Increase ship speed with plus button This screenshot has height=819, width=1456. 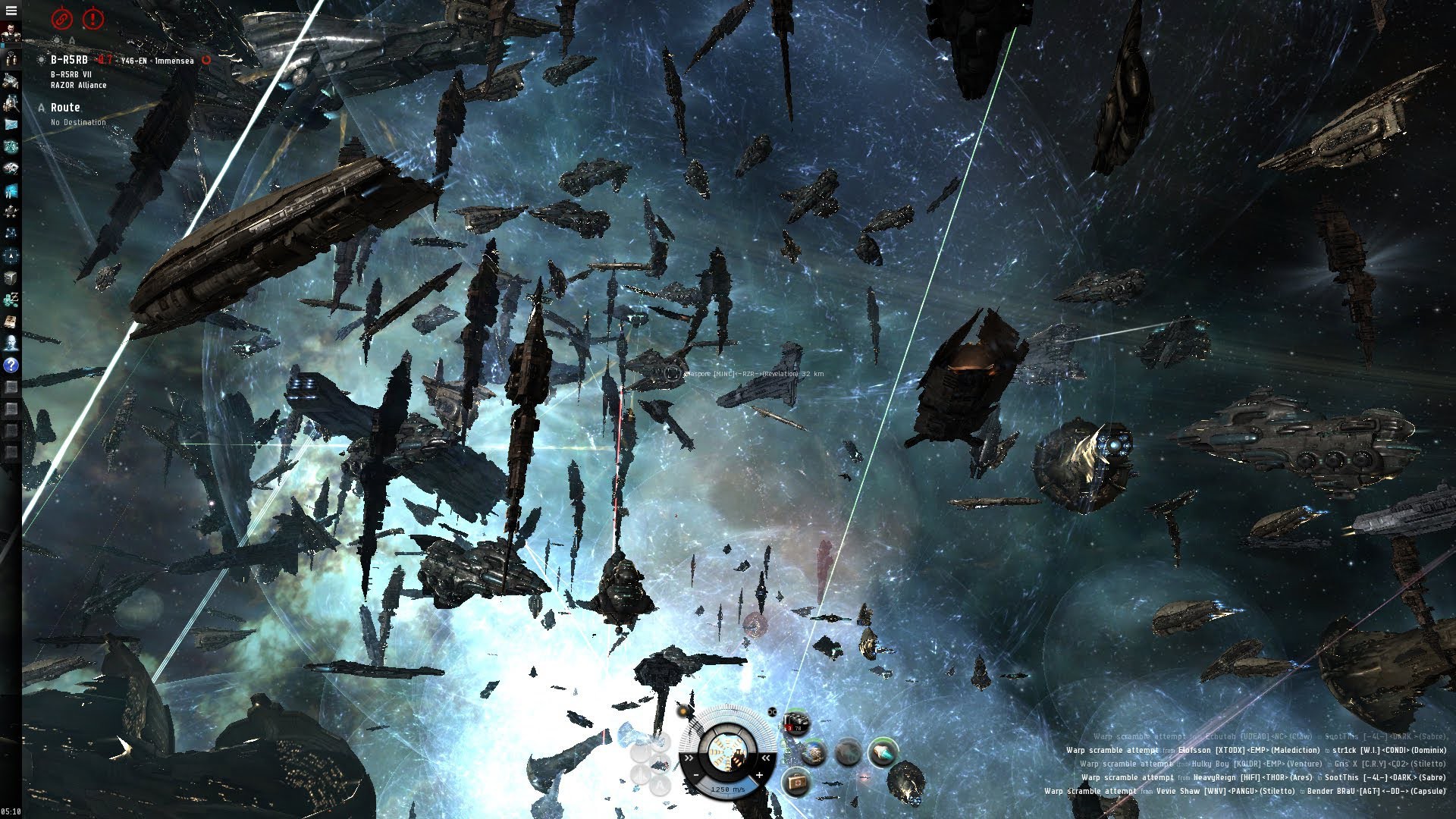[759, 775]
